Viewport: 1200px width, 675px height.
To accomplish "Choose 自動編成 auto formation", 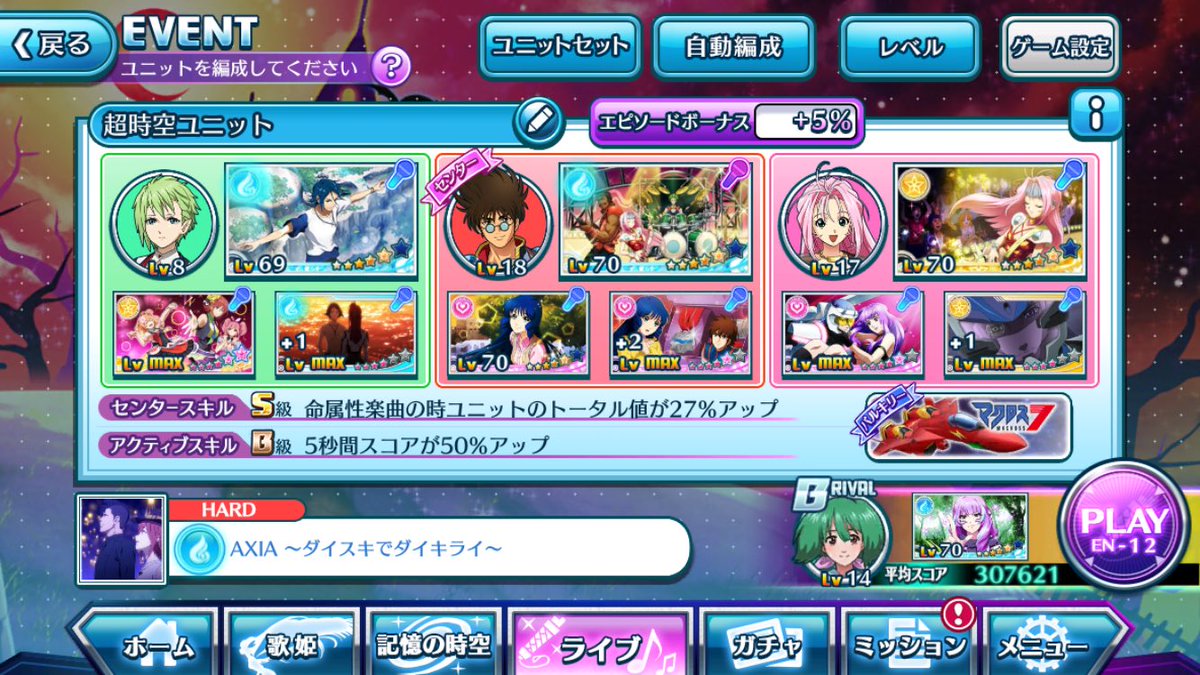I will 732,46.
